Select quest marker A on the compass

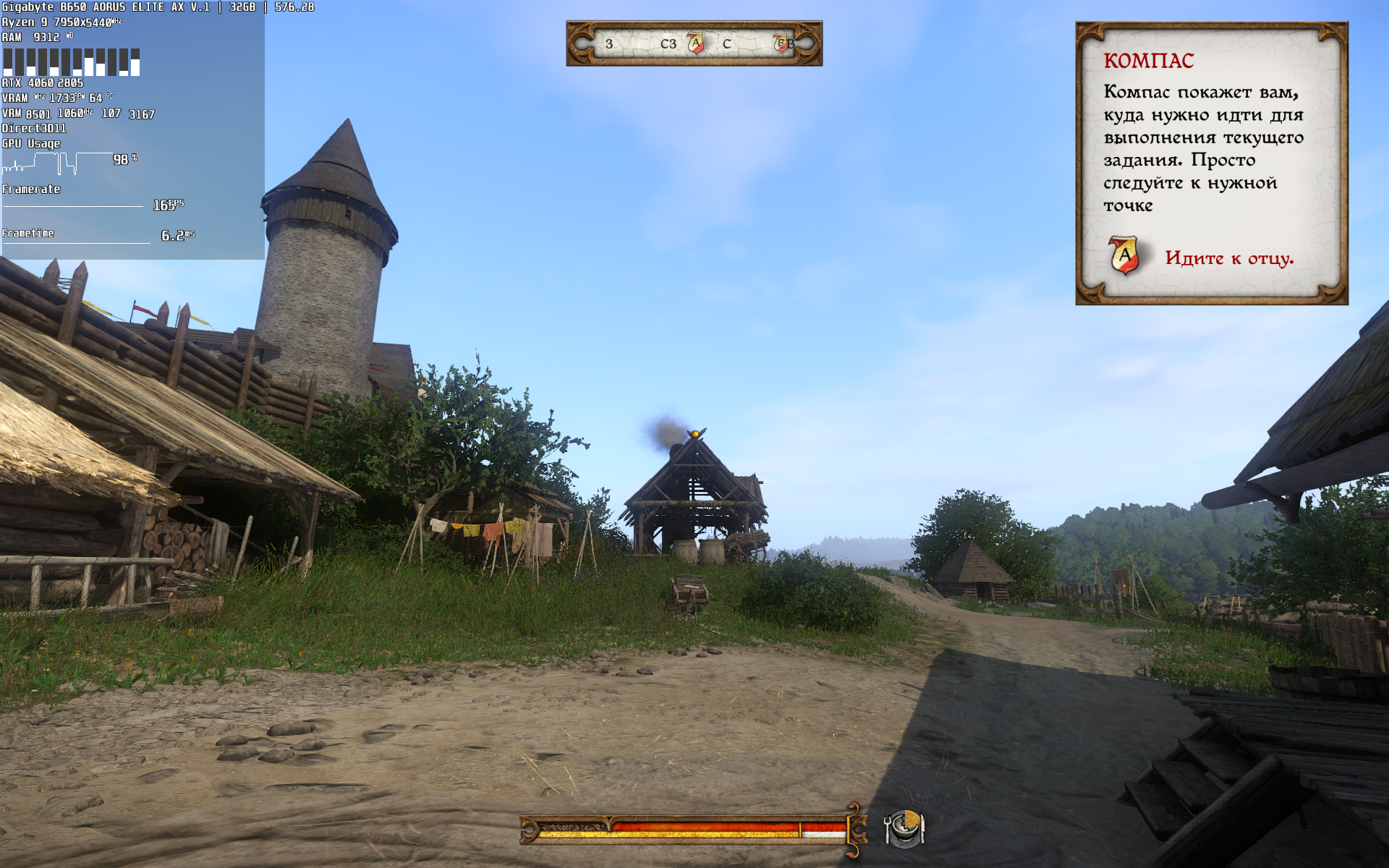[695, 43]
